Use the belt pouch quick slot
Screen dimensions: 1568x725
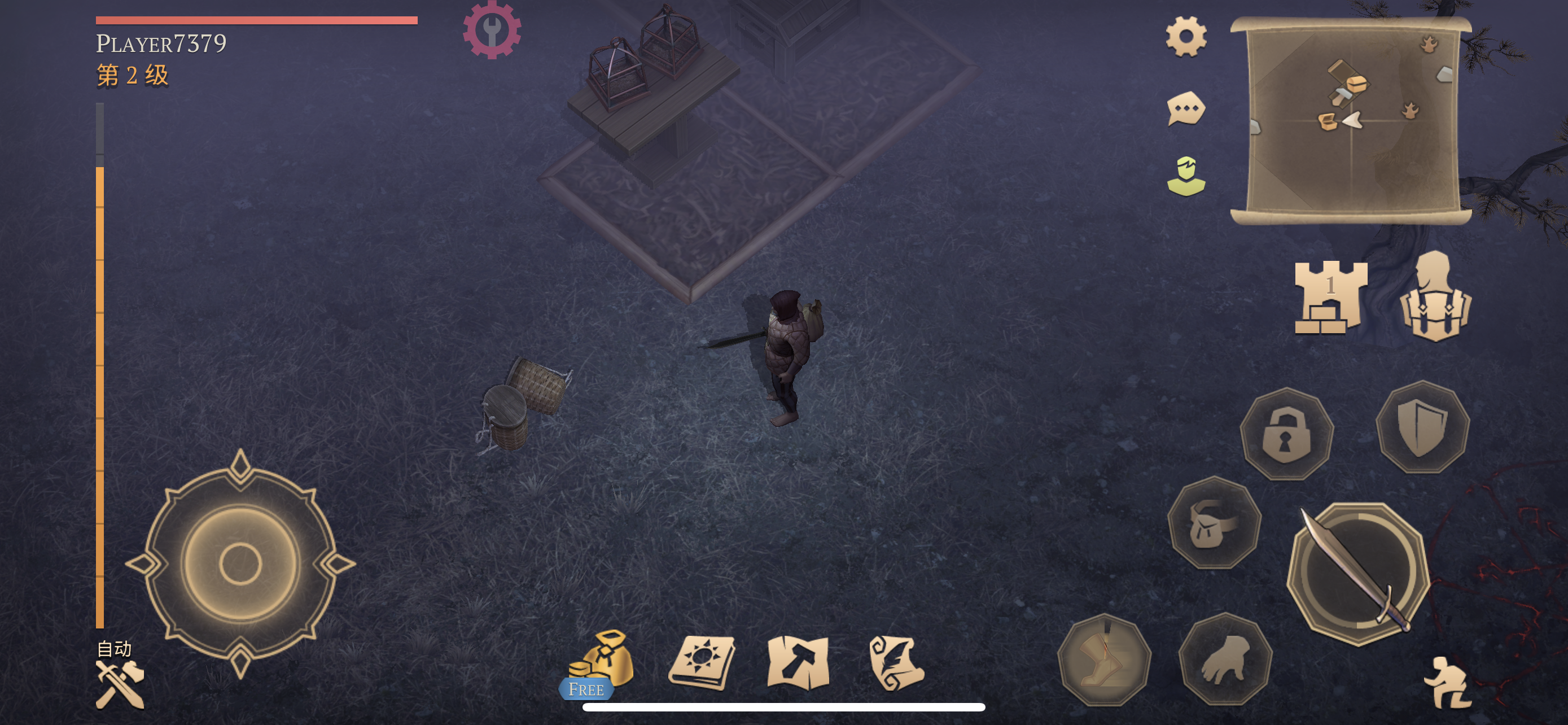point(1214,523)
